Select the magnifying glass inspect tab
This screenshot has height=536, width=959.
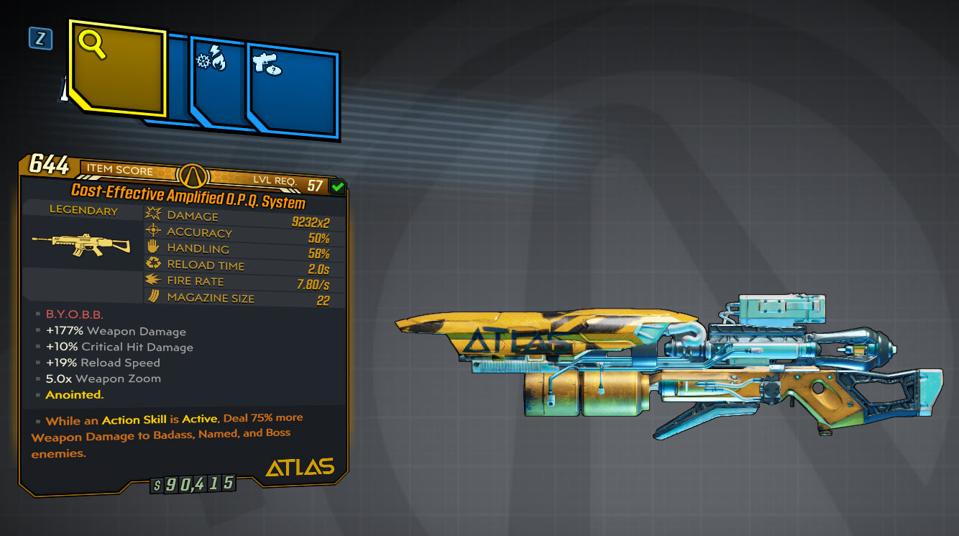(116, 70)
